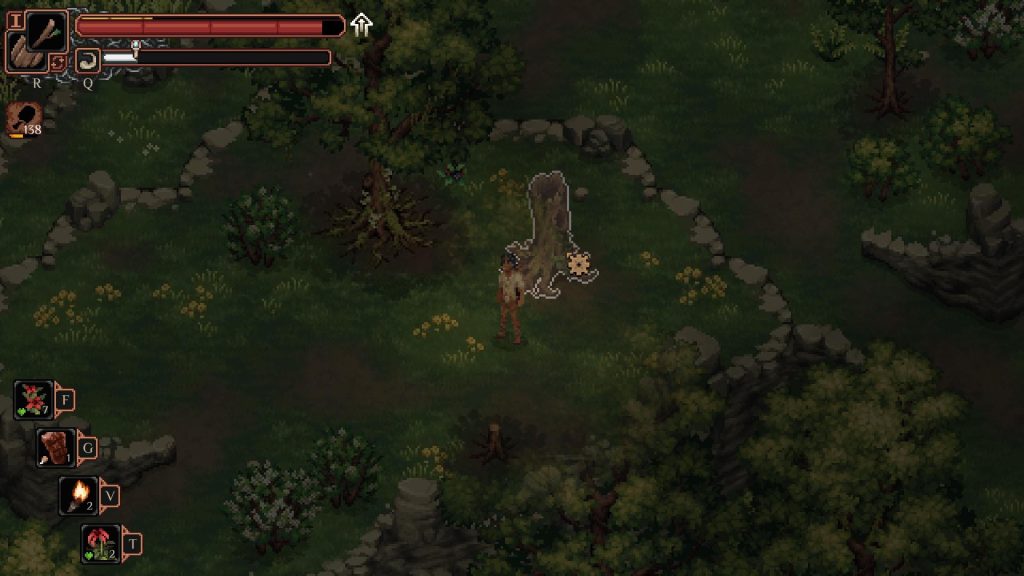Image resolution: width=1024 pixels, height=576 pixels.
Task: Click the white level-up arrow icon
Action: 361,25
